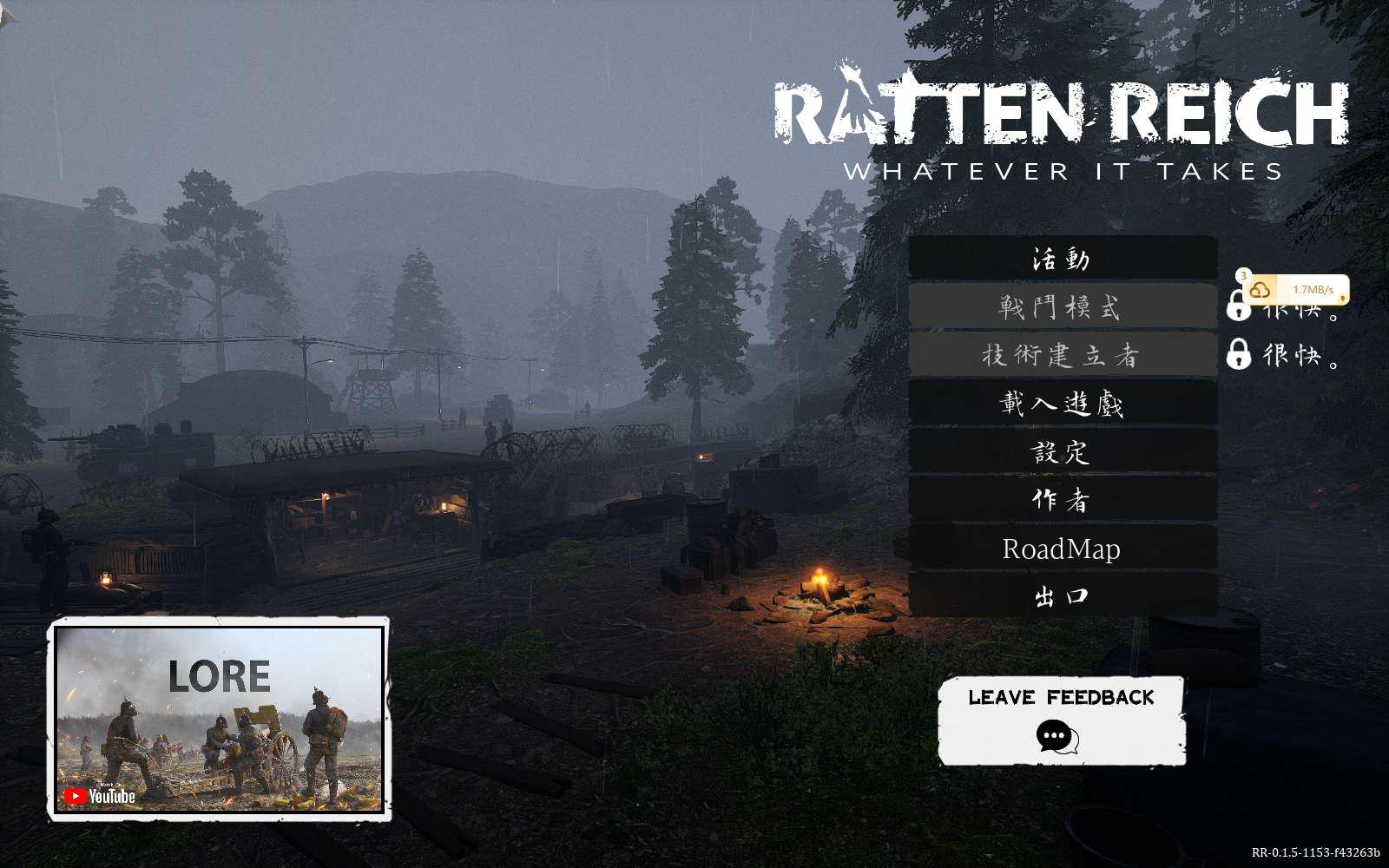Screen dimensions: 1389x868
Task: Exit the game via 出口
Action: point(1062,596)
